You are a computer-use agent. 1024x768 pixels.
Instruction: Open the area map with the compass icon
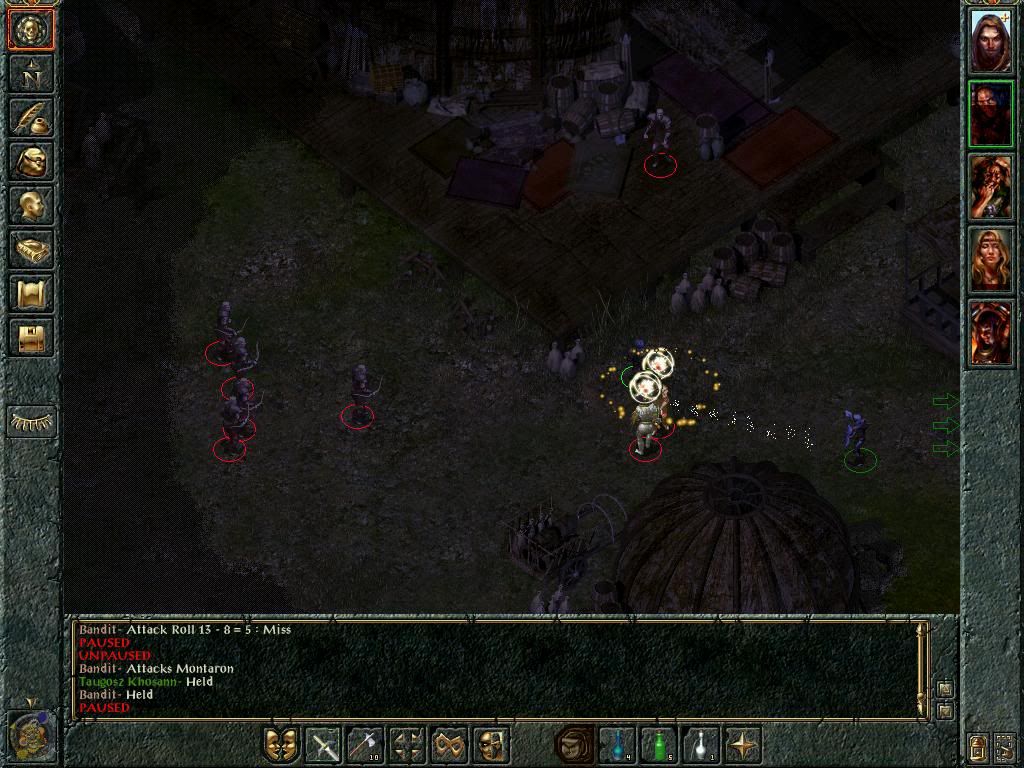tap(31, 73)
